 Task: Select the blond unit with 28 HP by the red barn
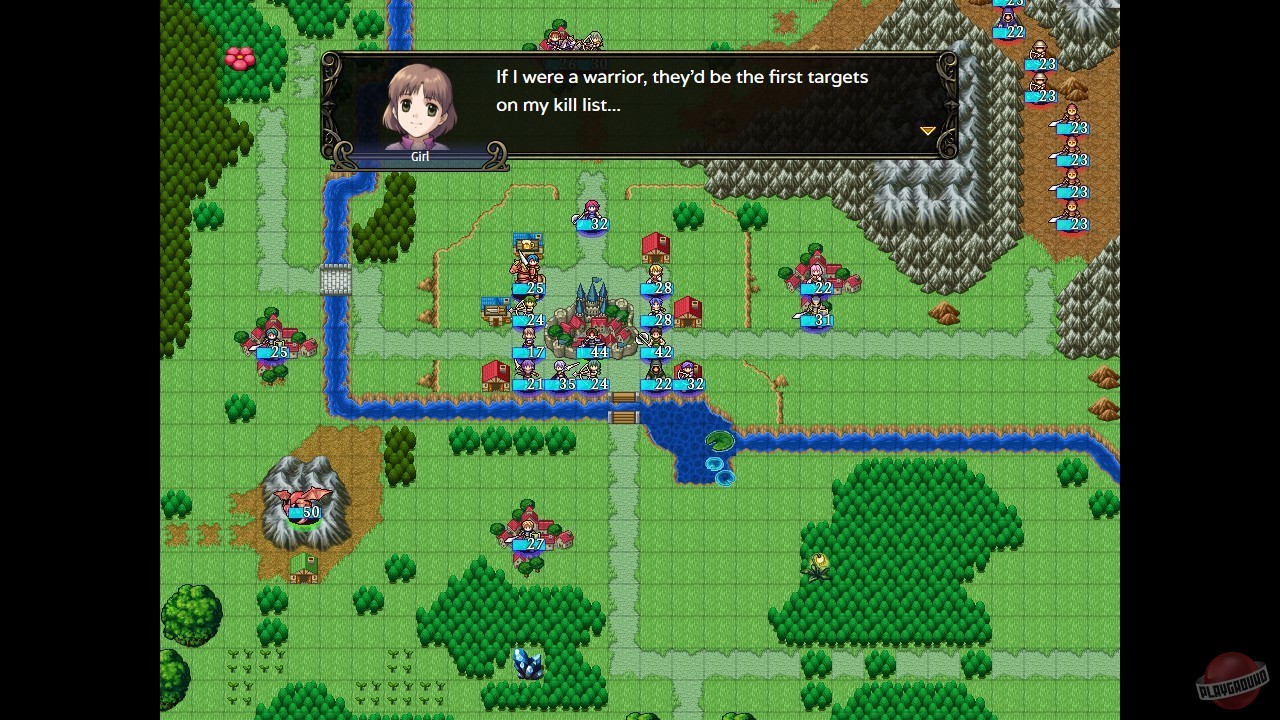pyautogui.click(x=656, y=273)
